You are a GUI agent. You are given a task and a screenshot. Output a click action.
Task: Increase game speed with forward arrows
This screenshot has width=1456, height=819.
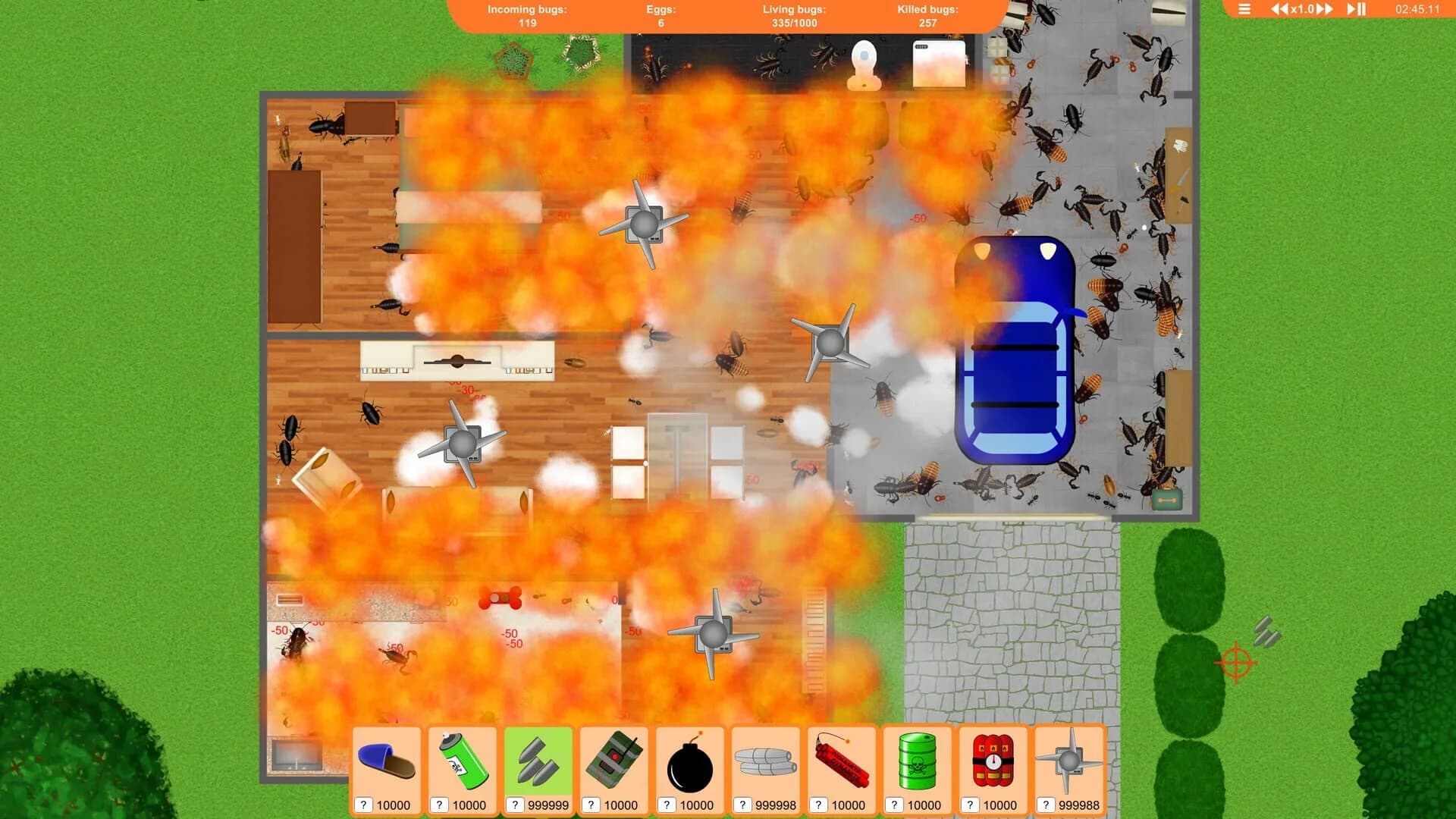pos(1325,9)
